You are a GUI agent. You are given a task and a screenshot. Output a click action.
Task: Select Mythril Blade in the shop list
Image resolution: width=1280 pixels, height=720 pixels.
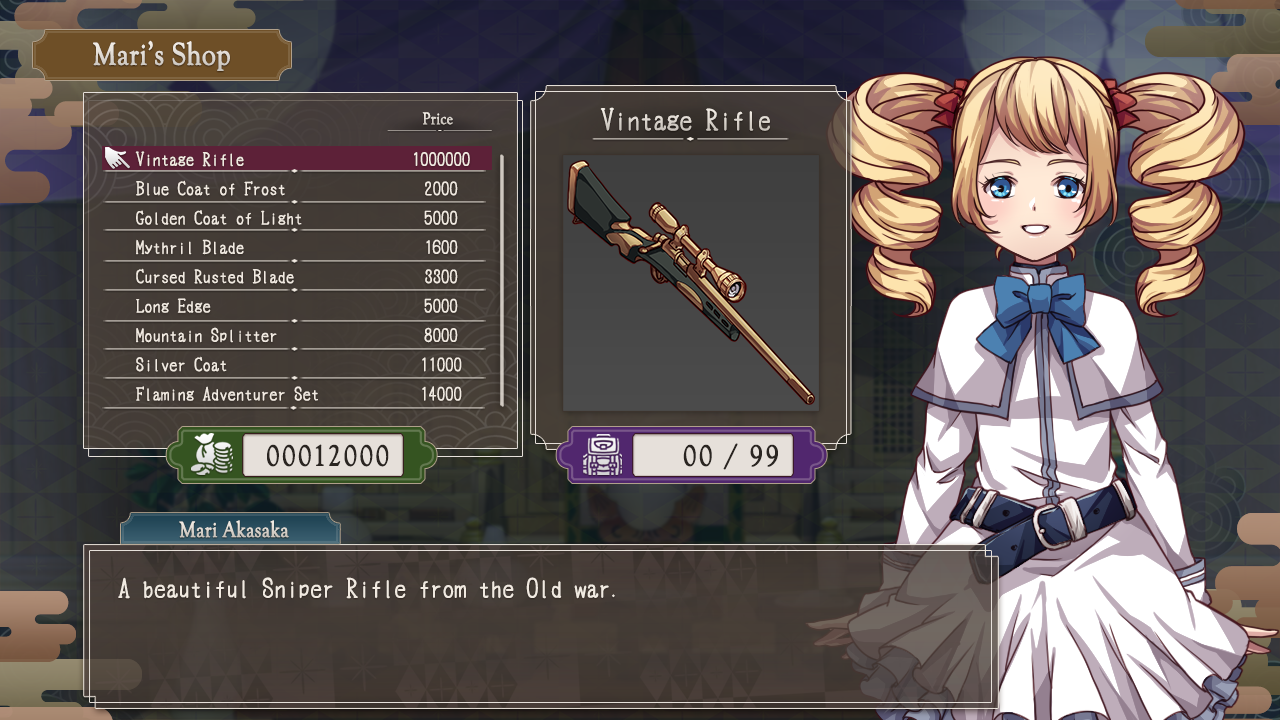pos(297,247)
